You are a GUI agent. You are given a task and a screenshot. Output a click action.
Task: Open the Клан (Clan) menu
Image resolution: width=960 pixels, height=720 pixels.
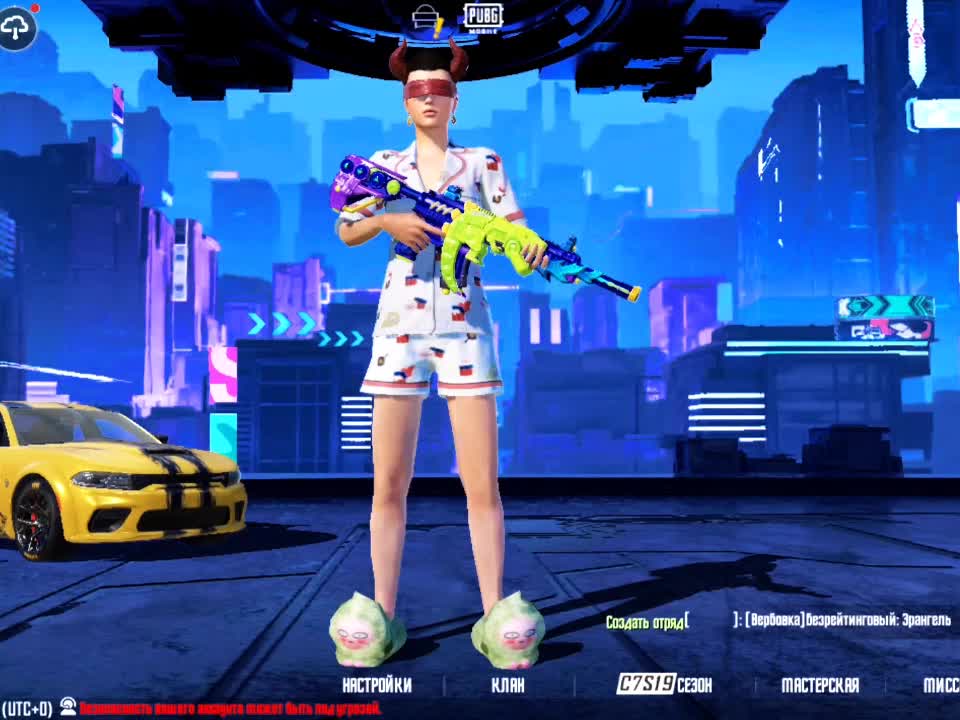(x=507, y=685)
